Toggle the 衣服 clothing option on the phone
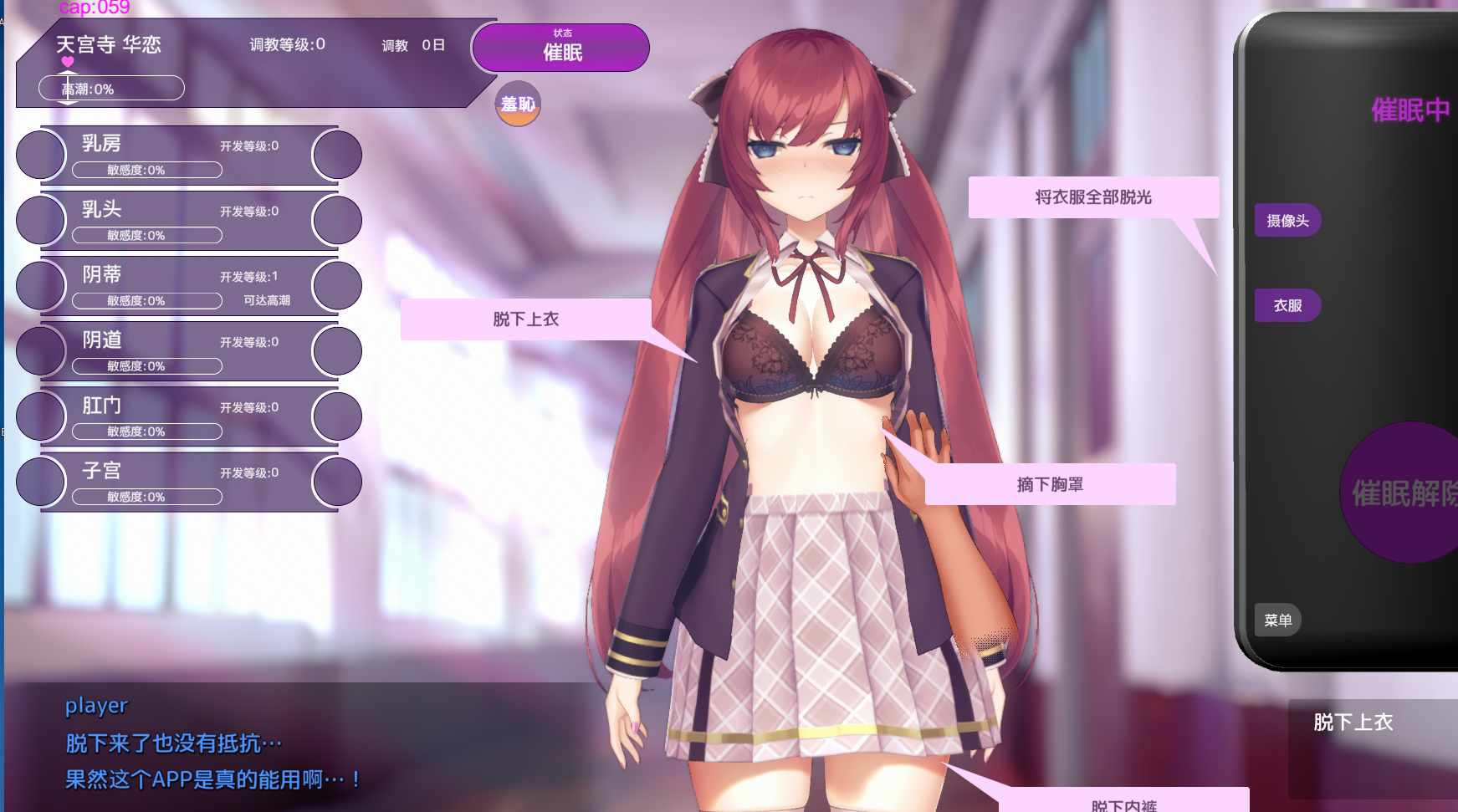The height and width of the screenshot is (812, 1458). click(1287, 305)
